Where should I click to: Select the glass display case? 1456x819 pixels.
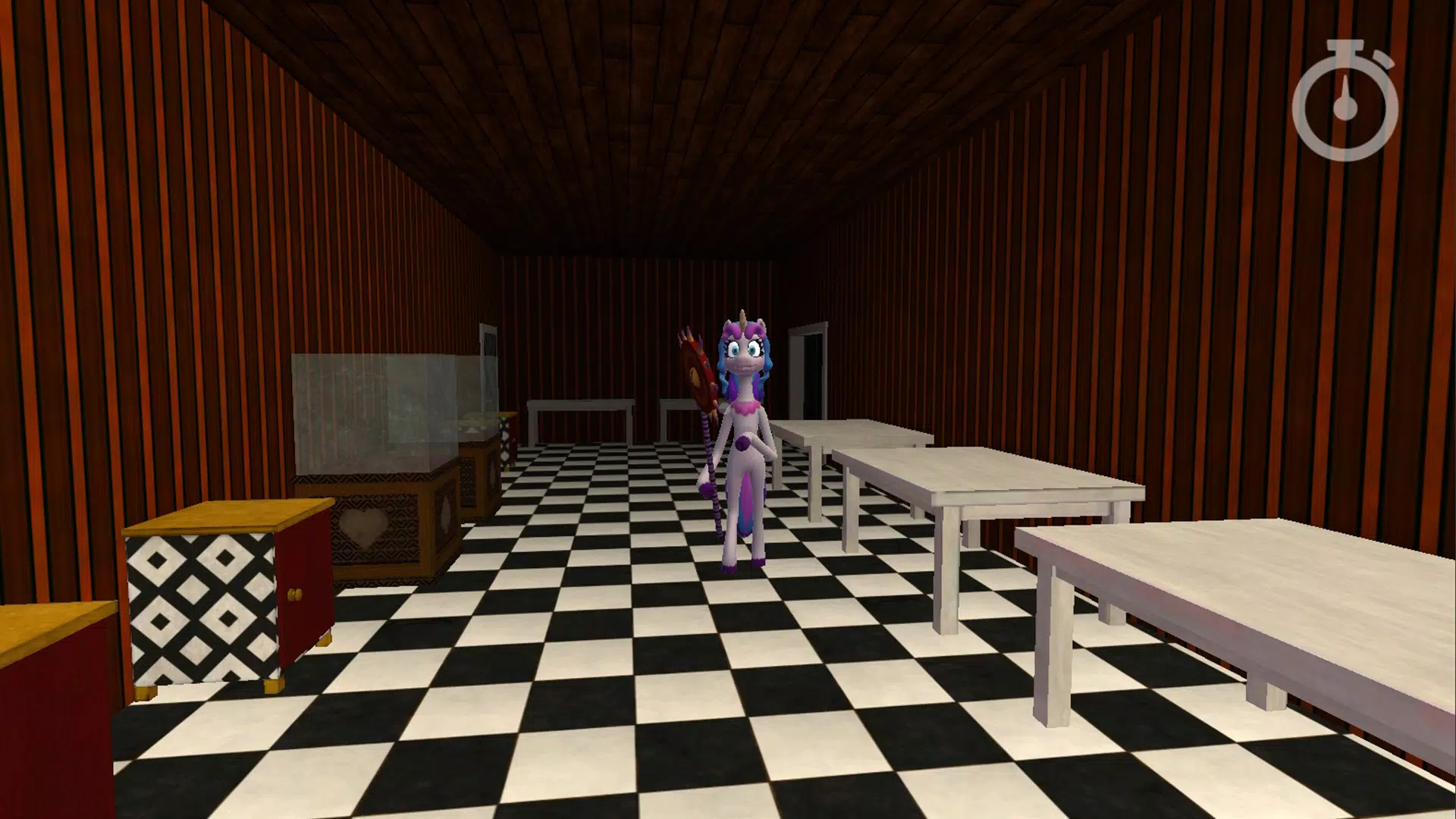372,409
